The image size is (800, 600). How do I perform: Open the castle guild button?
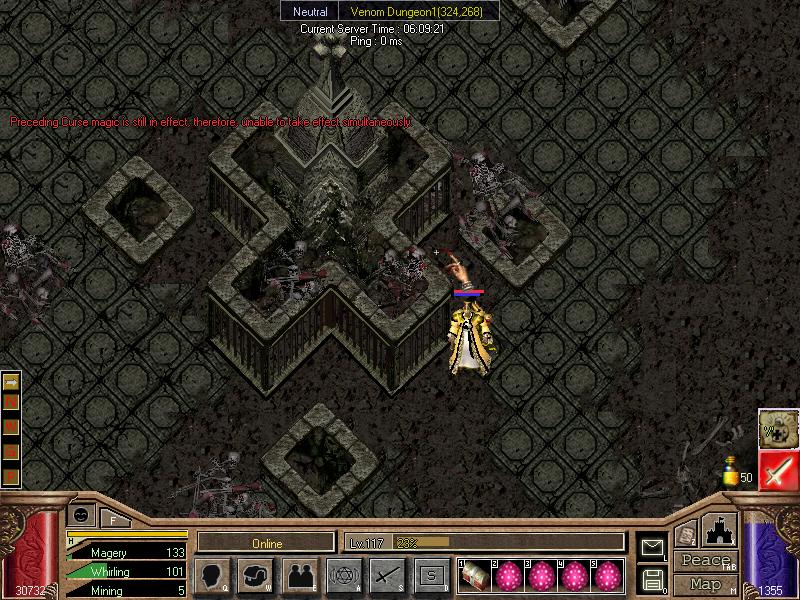click(x=721, y=530)
